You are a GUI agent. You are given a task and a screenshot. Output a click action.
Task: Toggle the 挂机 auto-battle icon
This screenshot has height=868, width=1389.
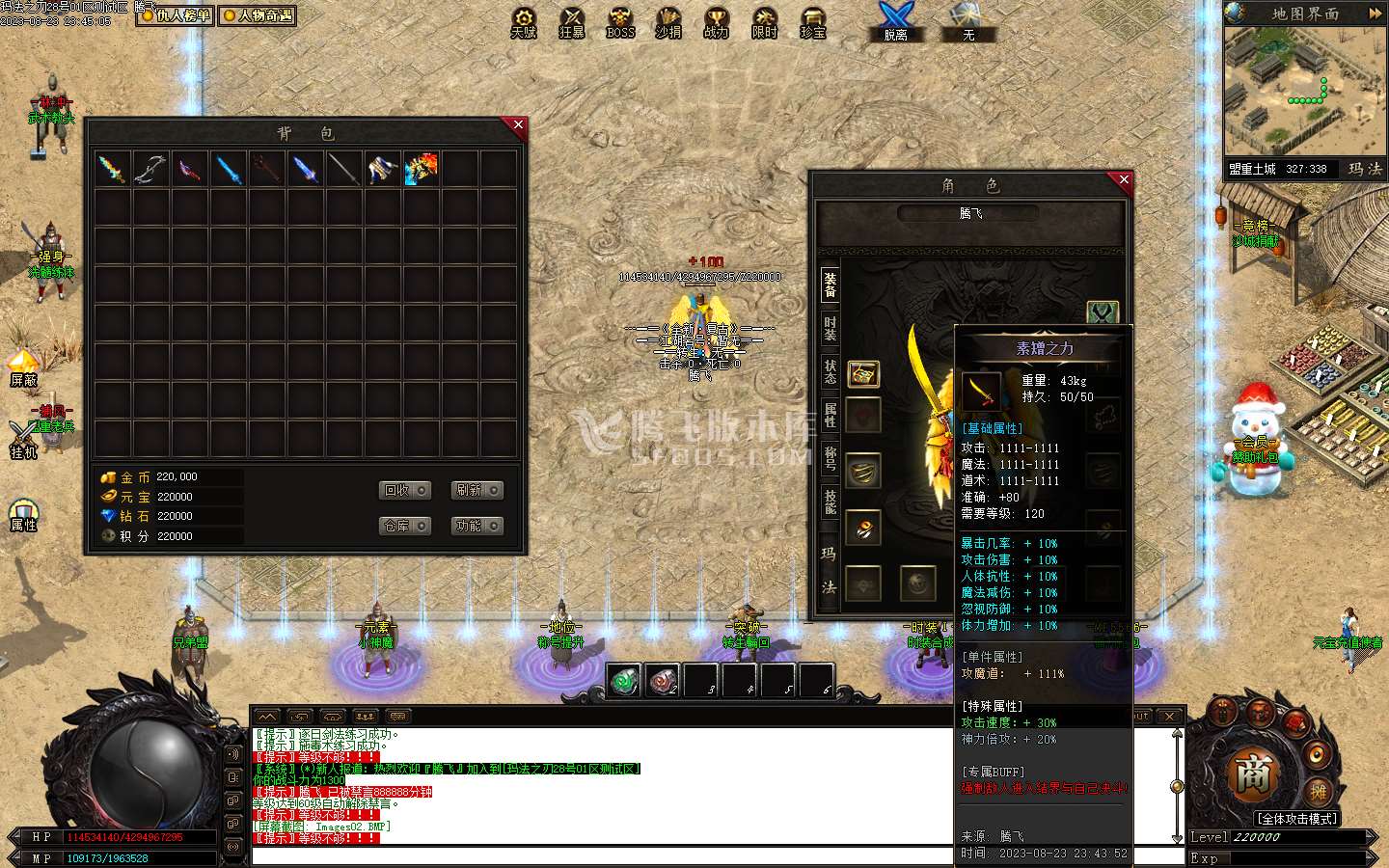(23, 439)
